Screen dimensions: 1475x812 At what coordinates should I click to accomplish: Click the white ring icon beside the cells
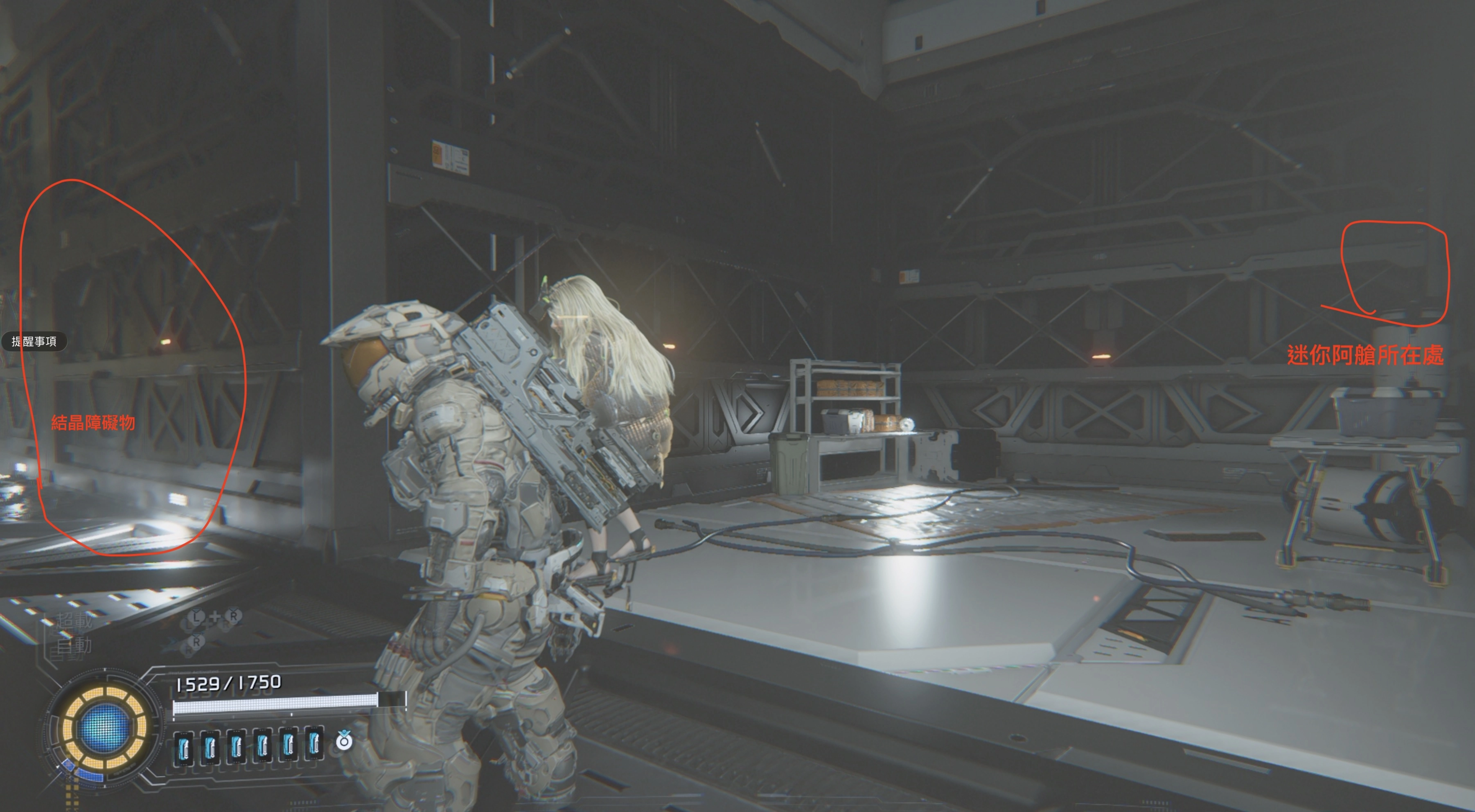tap(344, 742)
